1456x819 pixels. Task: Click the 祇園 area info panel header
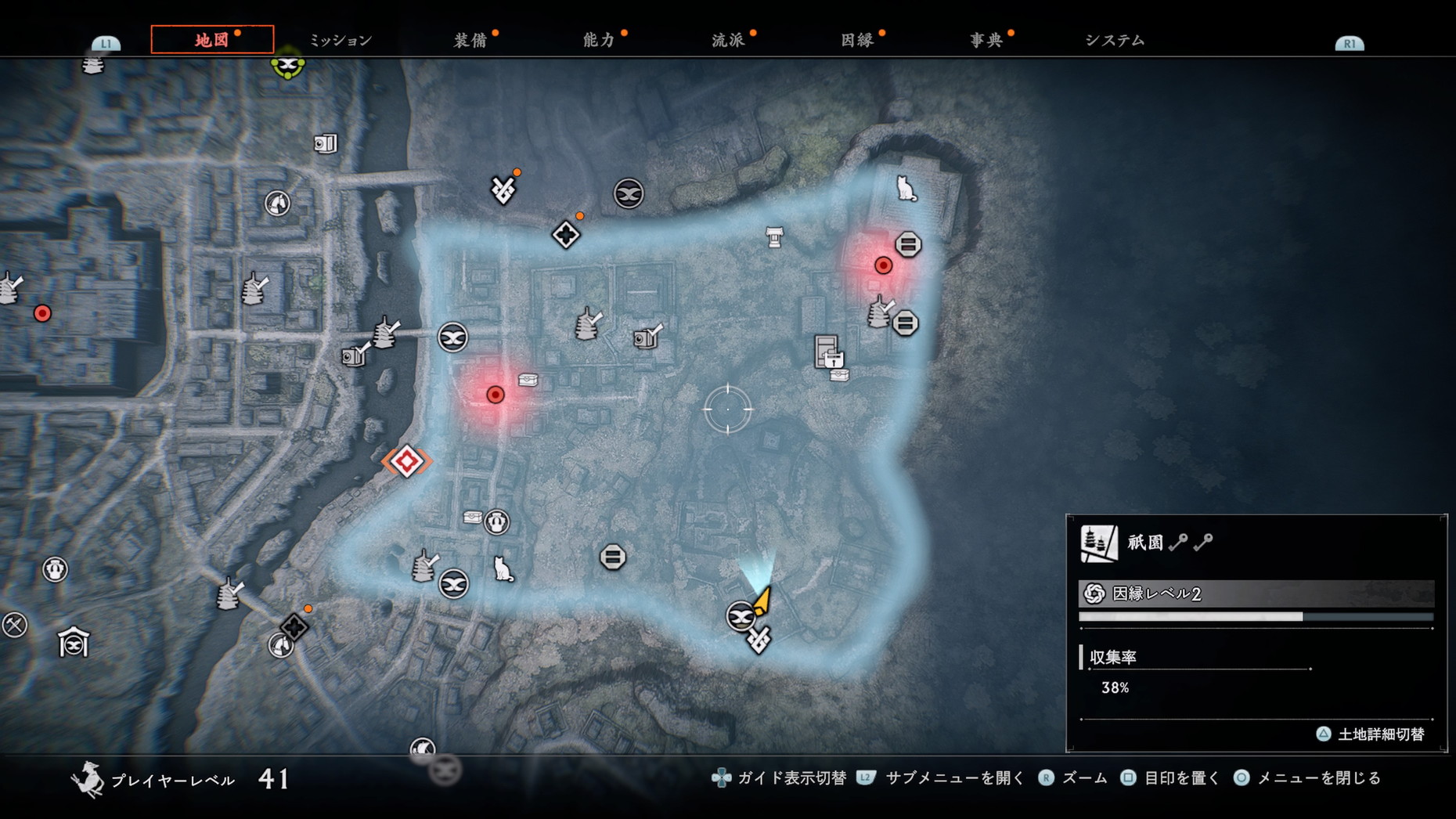(1145, 542)
